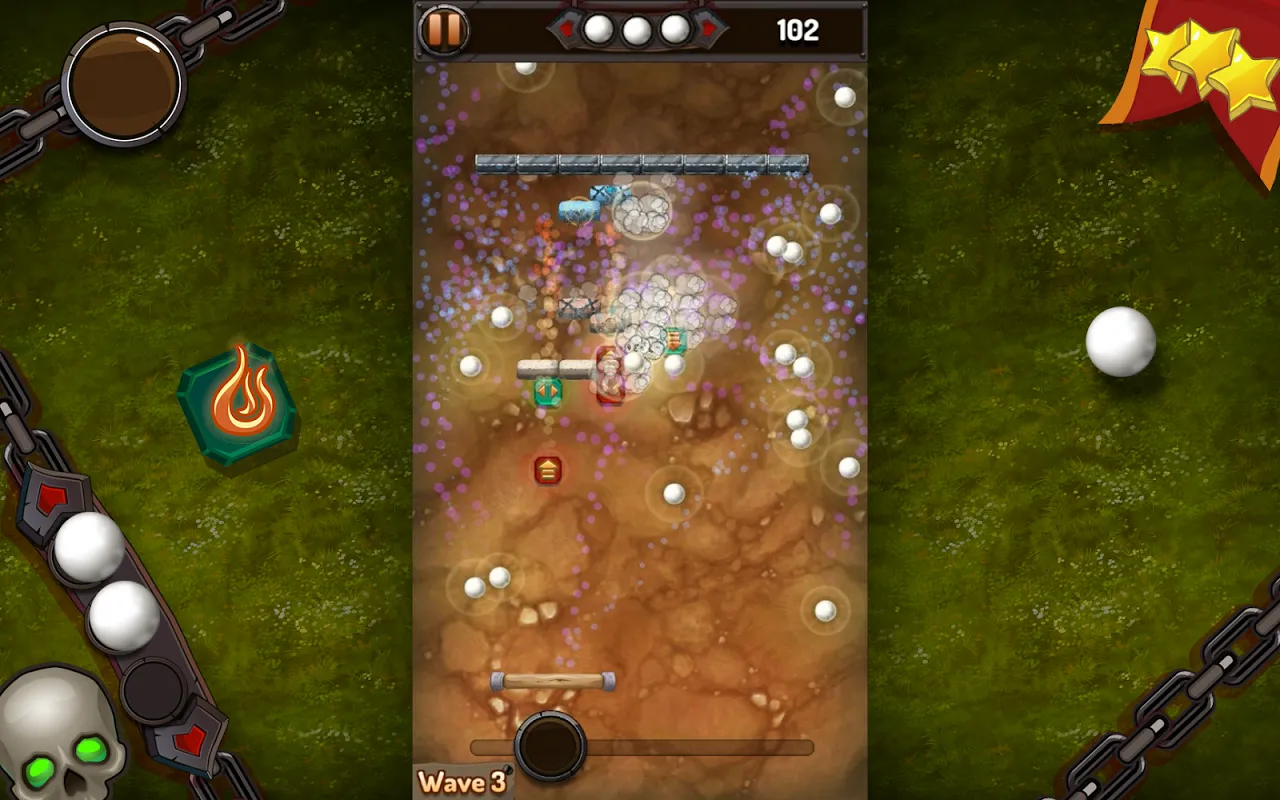
Task: Pause the game
Action: tap(443, 30)
